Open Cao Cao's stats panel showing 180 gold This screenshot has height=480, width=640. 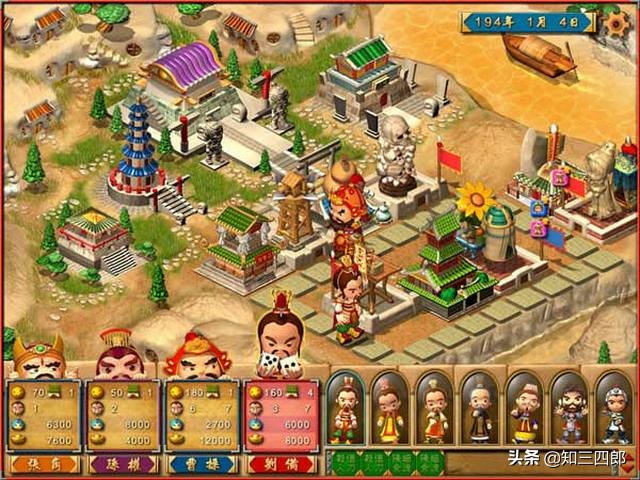(x=200, y=416)
